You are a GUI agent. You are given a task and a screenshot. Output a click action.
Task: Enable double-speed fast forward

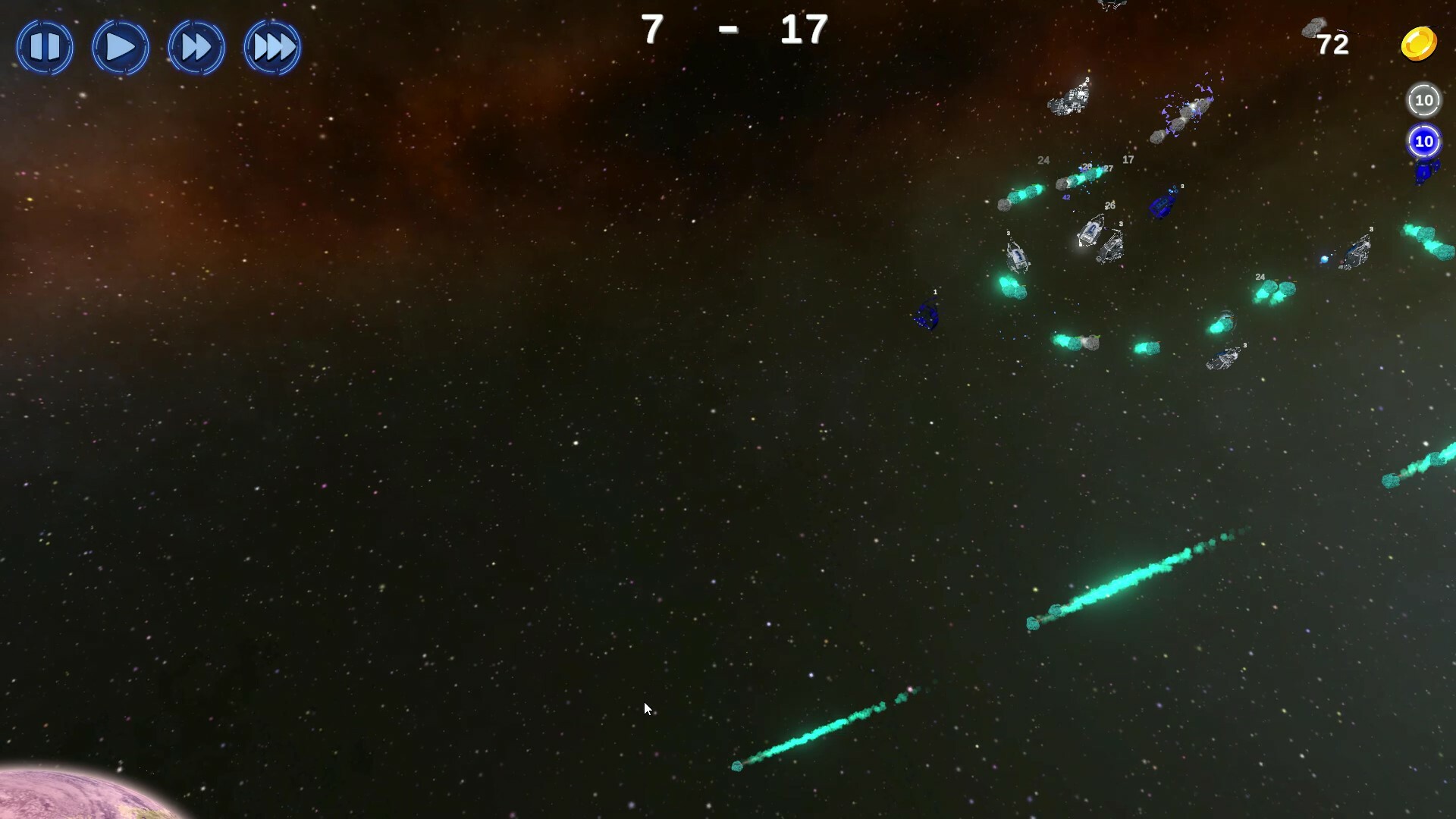196,47
